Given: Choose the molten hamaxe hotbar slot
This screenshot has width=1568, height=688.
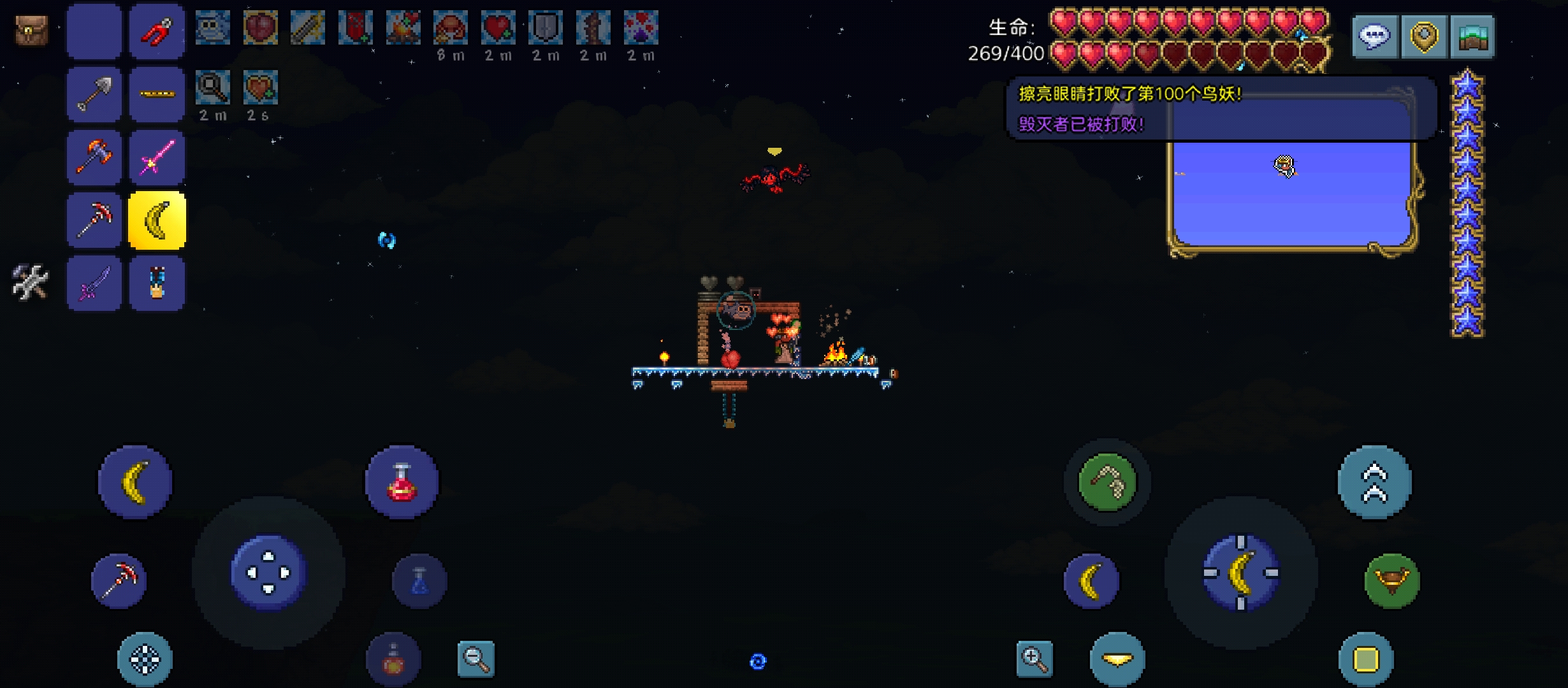Looking at the screenshot, I should click(94, 157).
